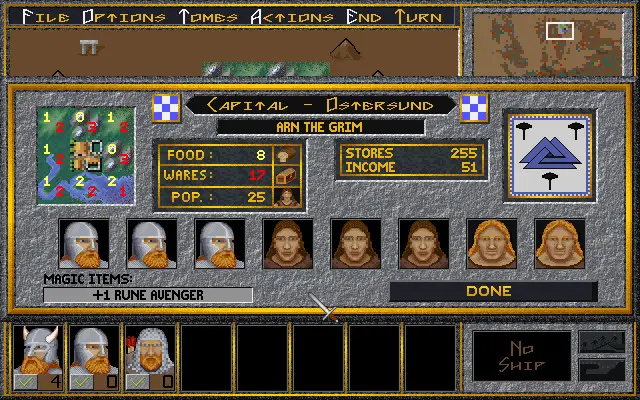This screenshot has height=400, width=640.
Task: Select the horned-helmet hero in army bar
Action: pos(38,356)
